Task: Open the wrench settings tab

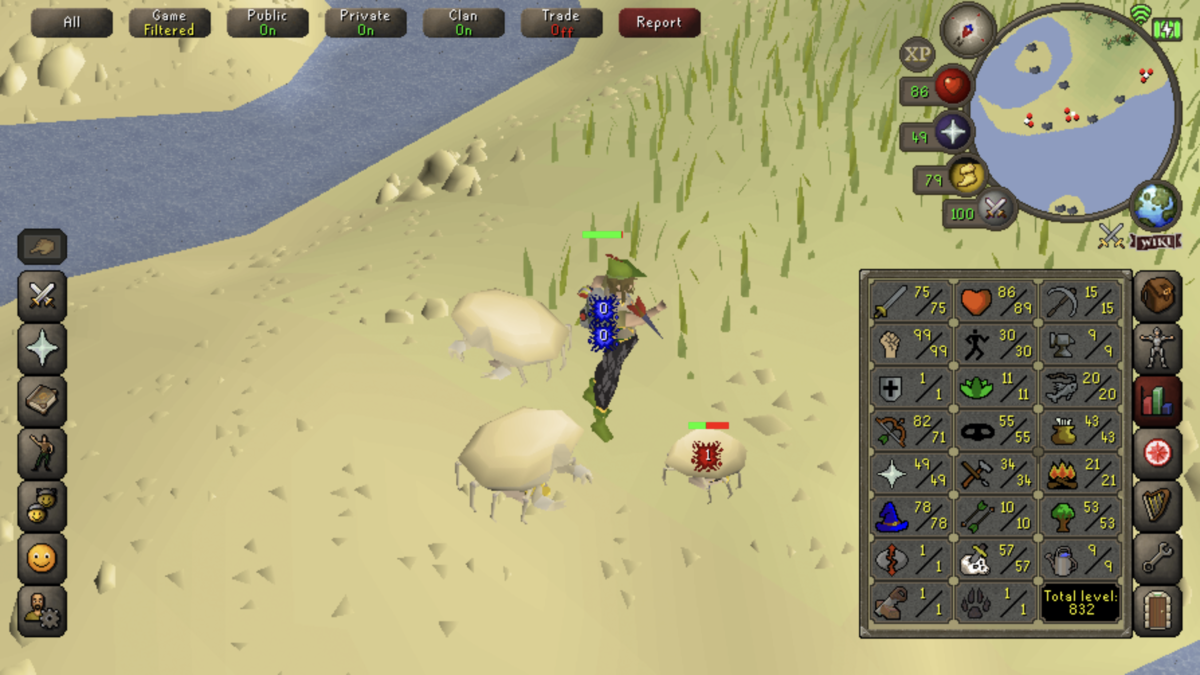Action: [1157, 559]
